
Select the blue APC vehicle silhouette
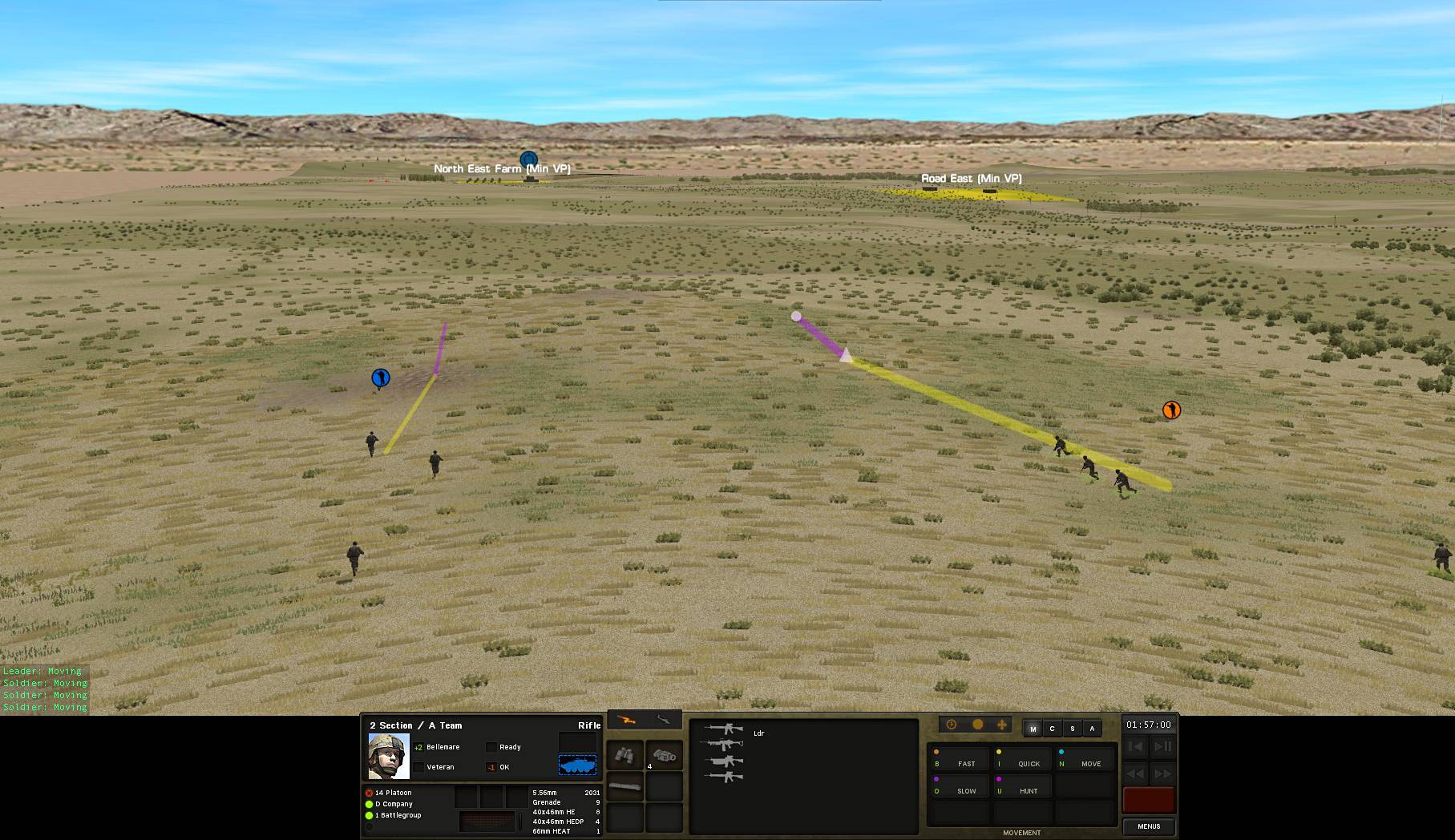click(579, 765)
